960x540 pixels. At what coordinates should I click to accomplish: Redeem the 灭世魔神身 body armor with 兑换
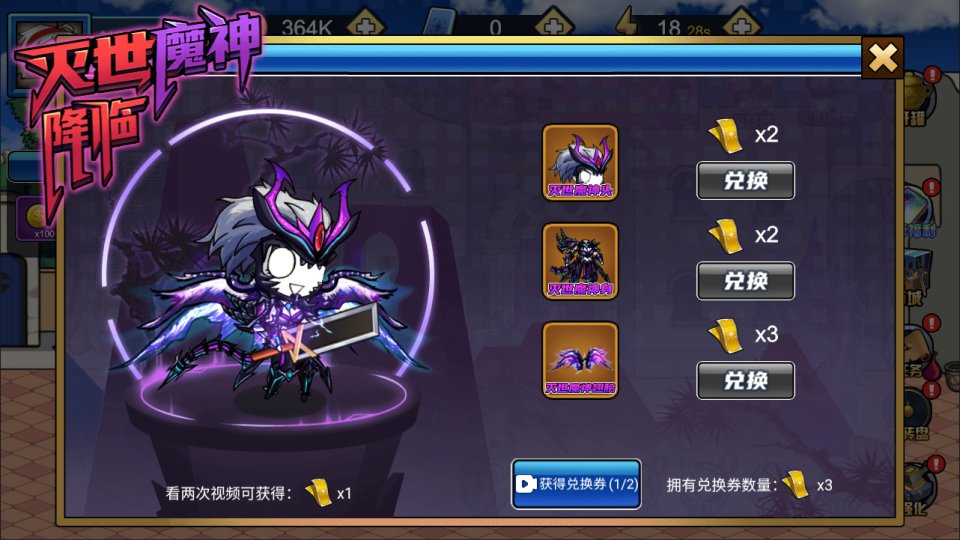click(745, 281)
